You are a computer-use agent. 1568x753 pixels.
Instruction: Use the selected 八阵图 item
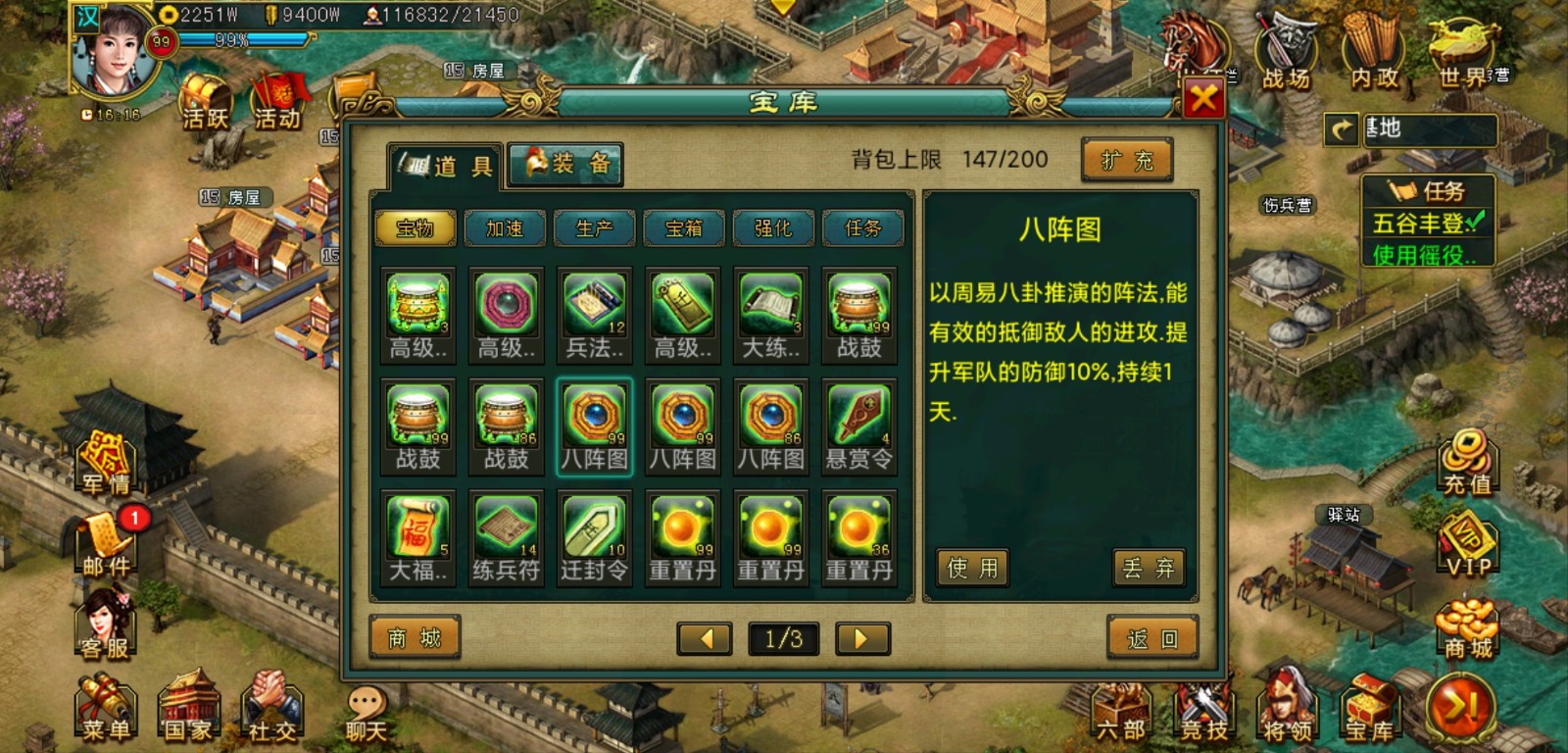972,568
